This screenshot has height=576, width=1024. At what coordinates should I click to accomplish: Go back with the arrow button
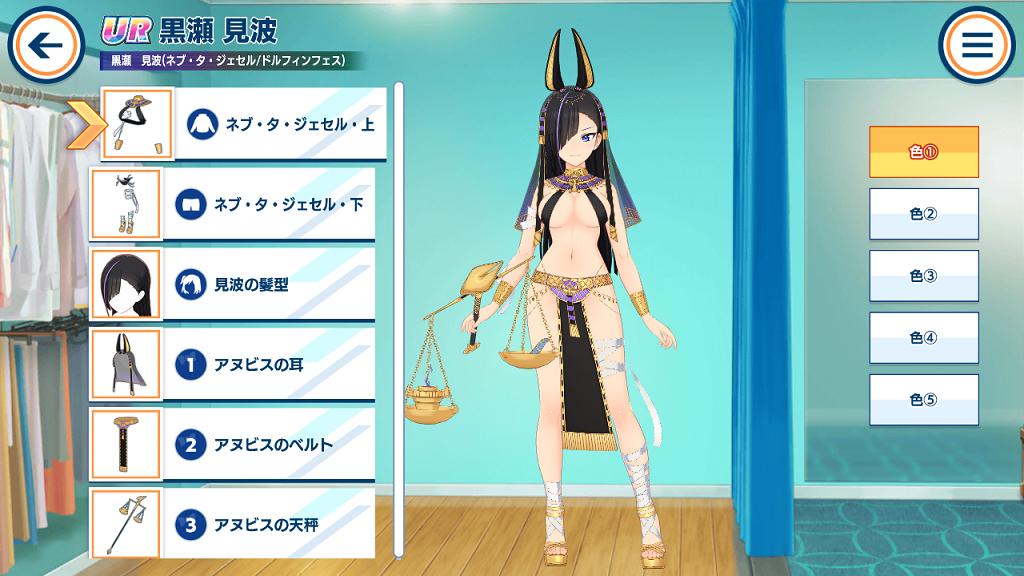coord(45,44)
